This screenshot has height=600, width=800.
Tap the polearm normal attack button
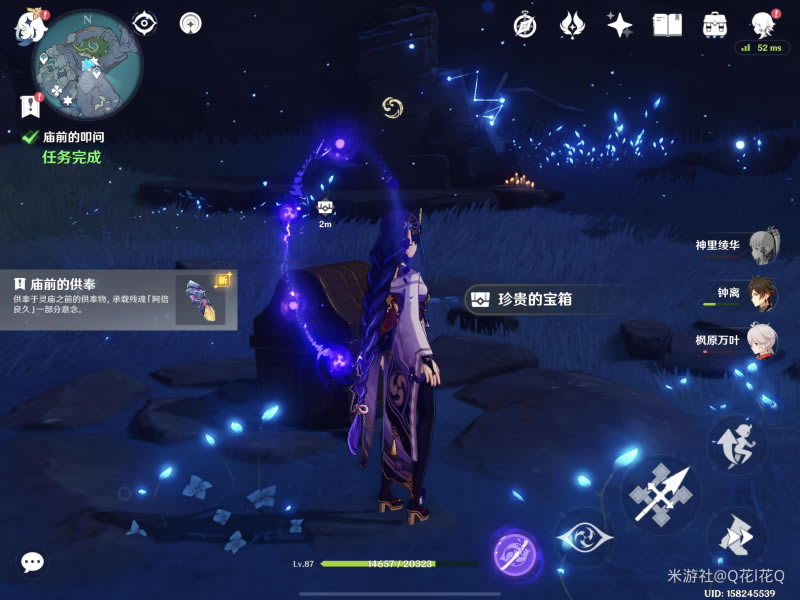click(661, 492)
